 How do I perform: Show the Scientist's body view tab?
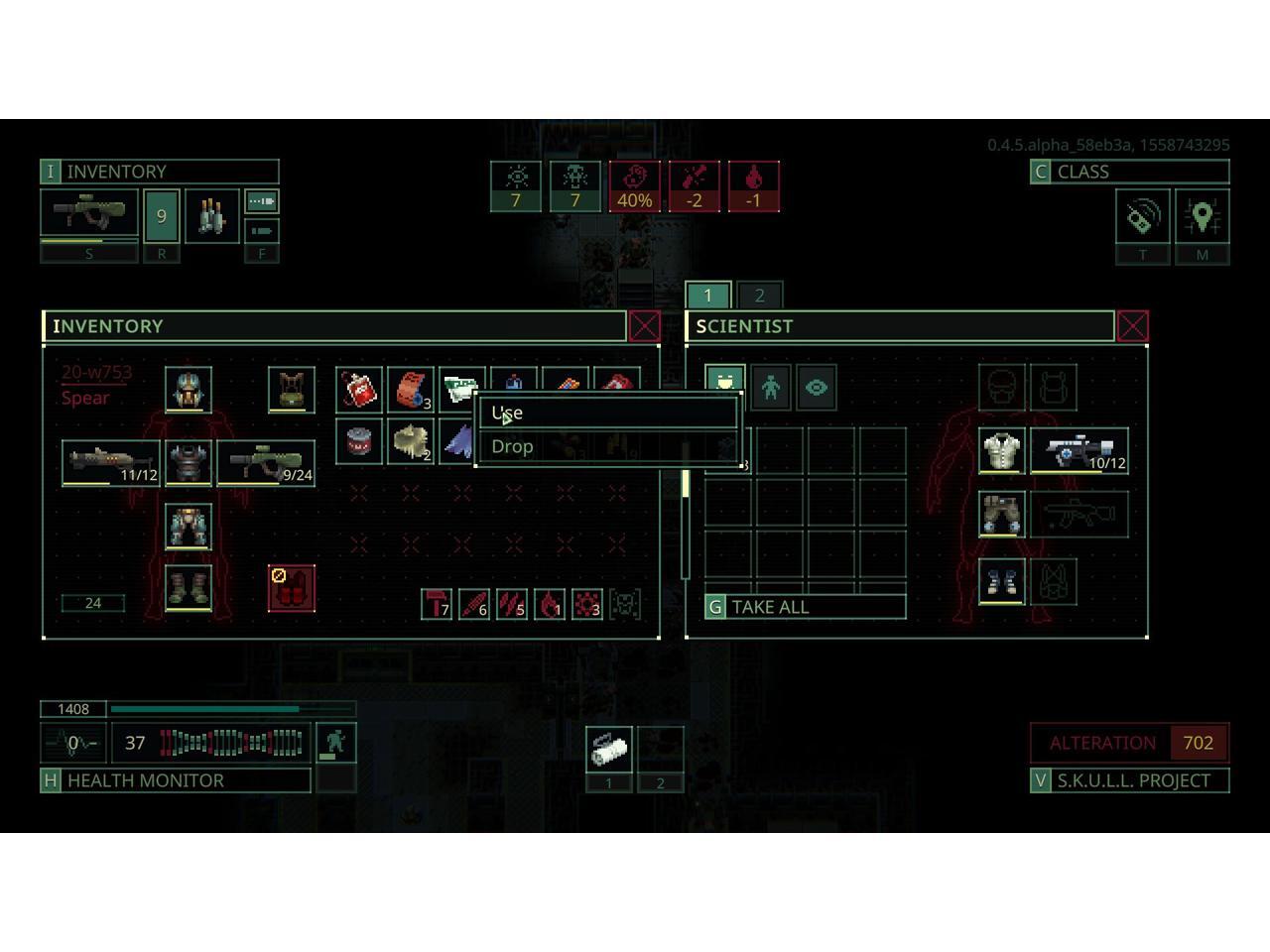point(771,388)
